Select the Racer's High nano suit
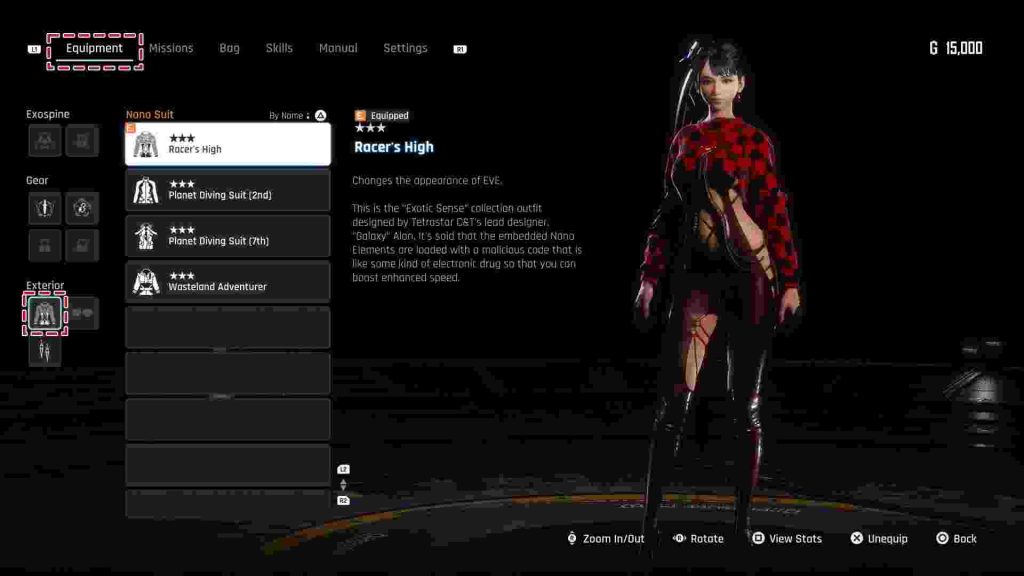1024x576 pixels. pyautogui.click(x=228, y=144)
